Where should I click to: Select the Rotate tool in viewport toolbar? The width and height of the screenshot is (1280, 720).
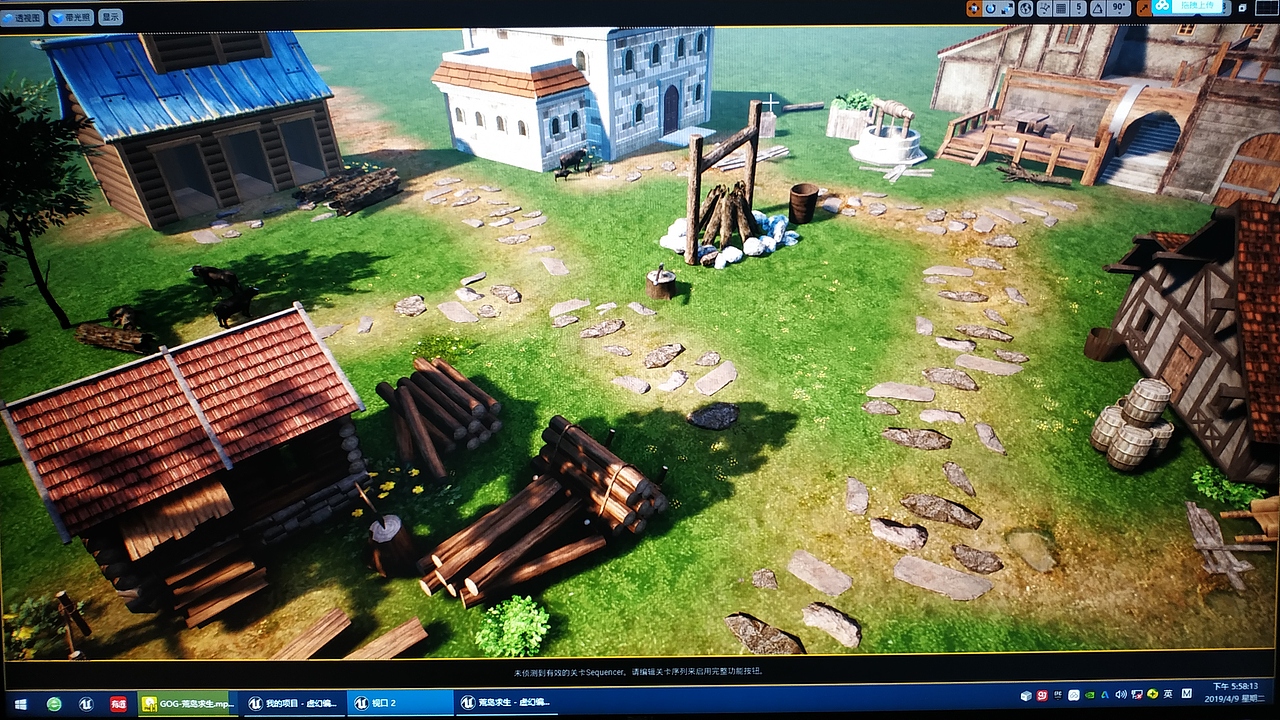click(991, 8)
